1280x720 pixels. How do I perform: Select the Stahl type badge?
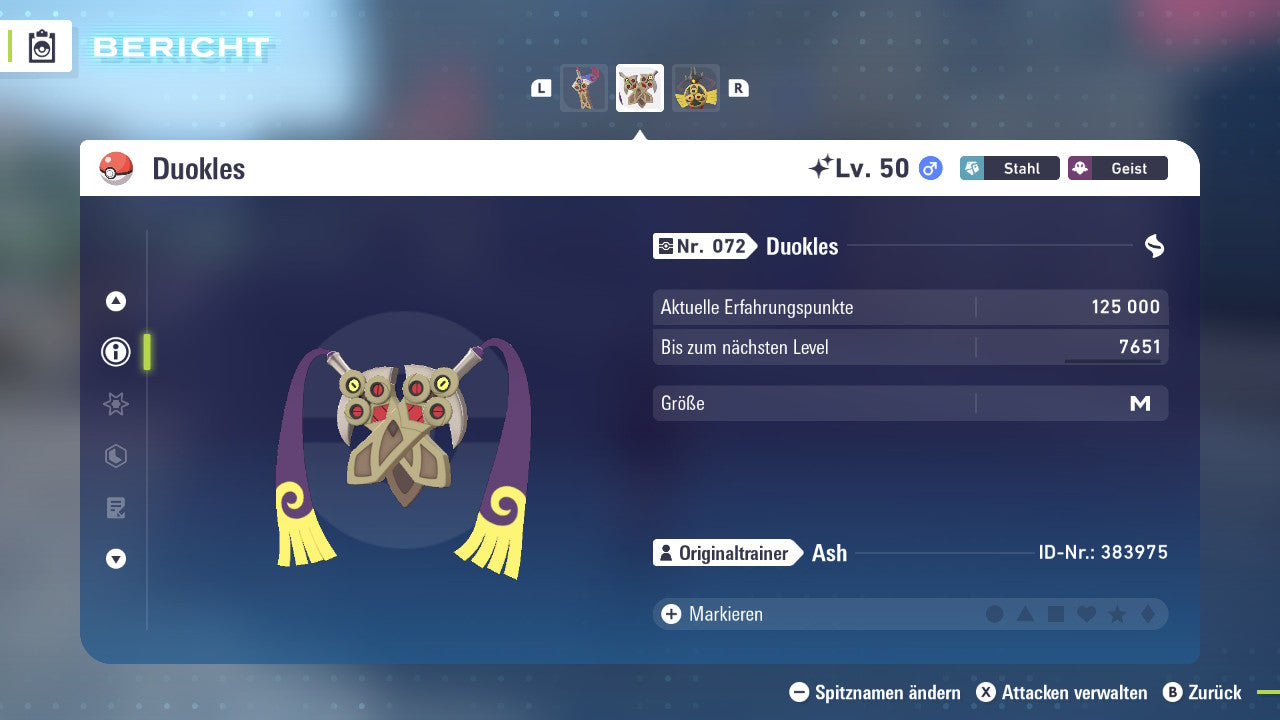tap(1009, 168)
